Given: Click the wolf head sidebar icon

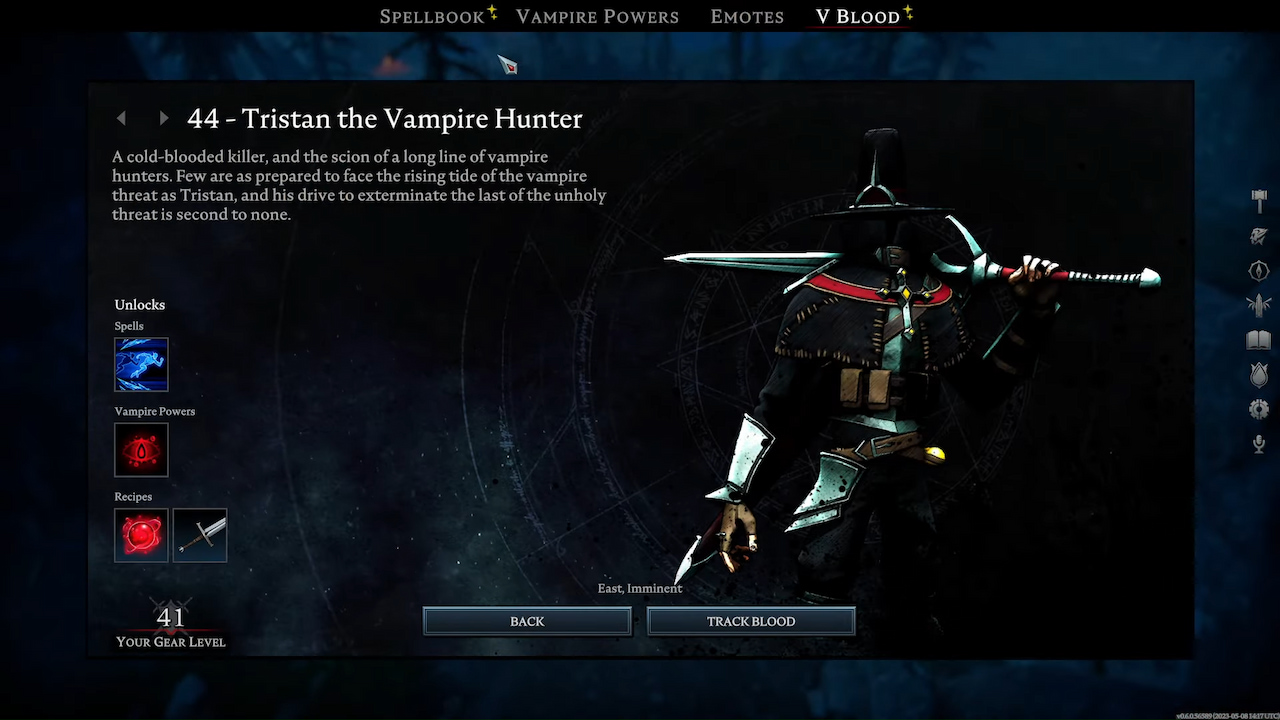Looking at the screenshot, I should [x=1259, y=236].
